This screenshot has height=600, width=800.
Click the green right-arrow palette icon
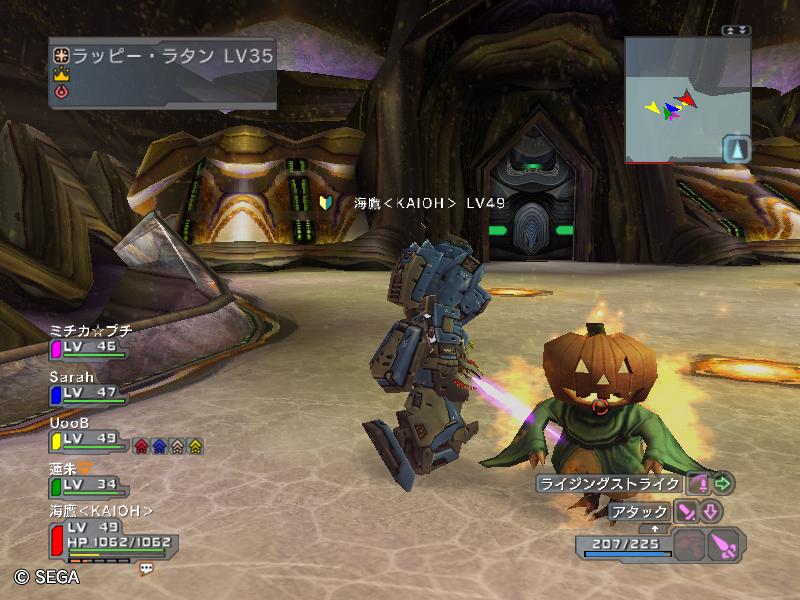723,484
